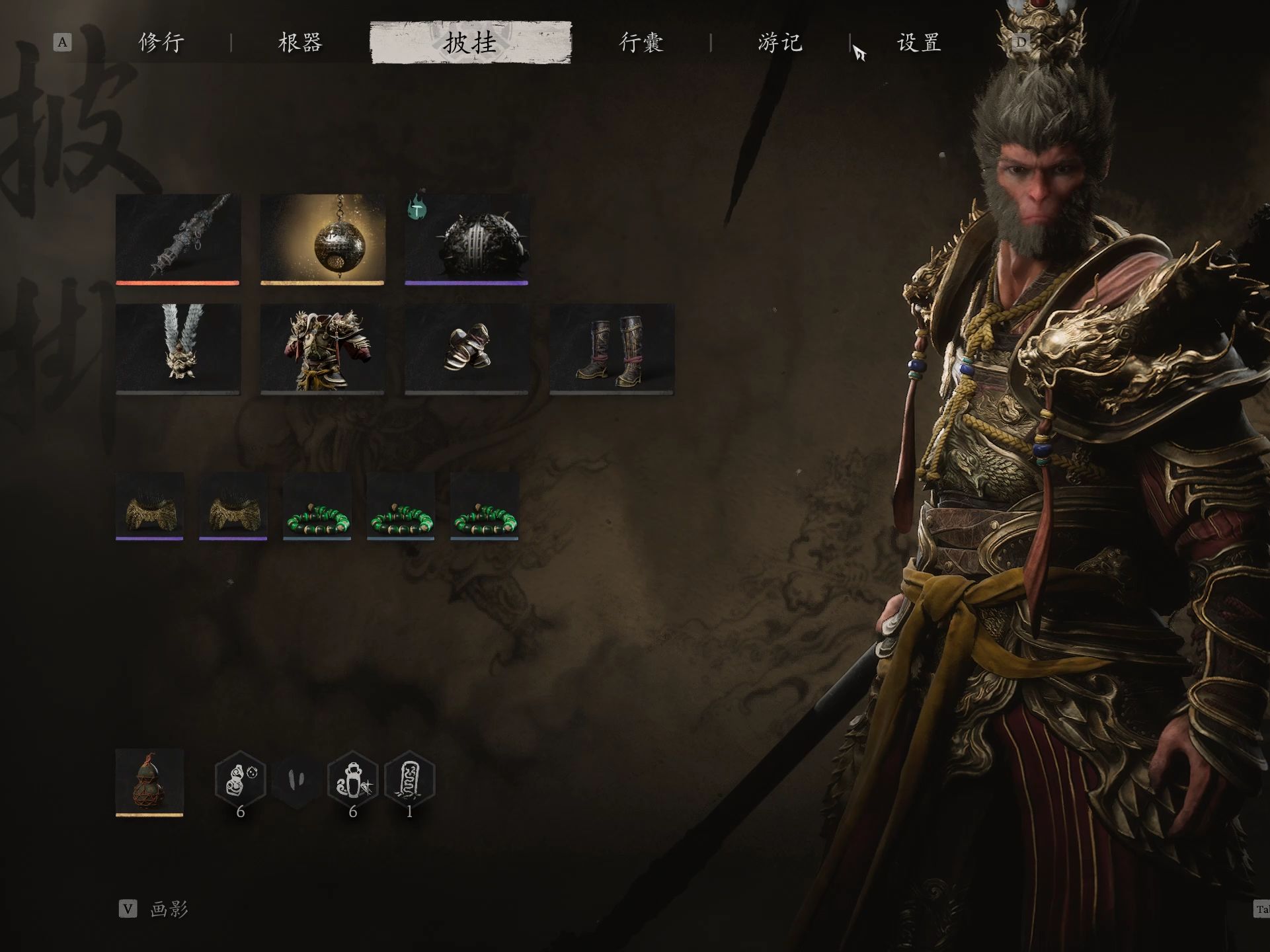
Task: Switch to the 行囊 inventory tab
Action: pyautogui.click(x=641, y=43)
